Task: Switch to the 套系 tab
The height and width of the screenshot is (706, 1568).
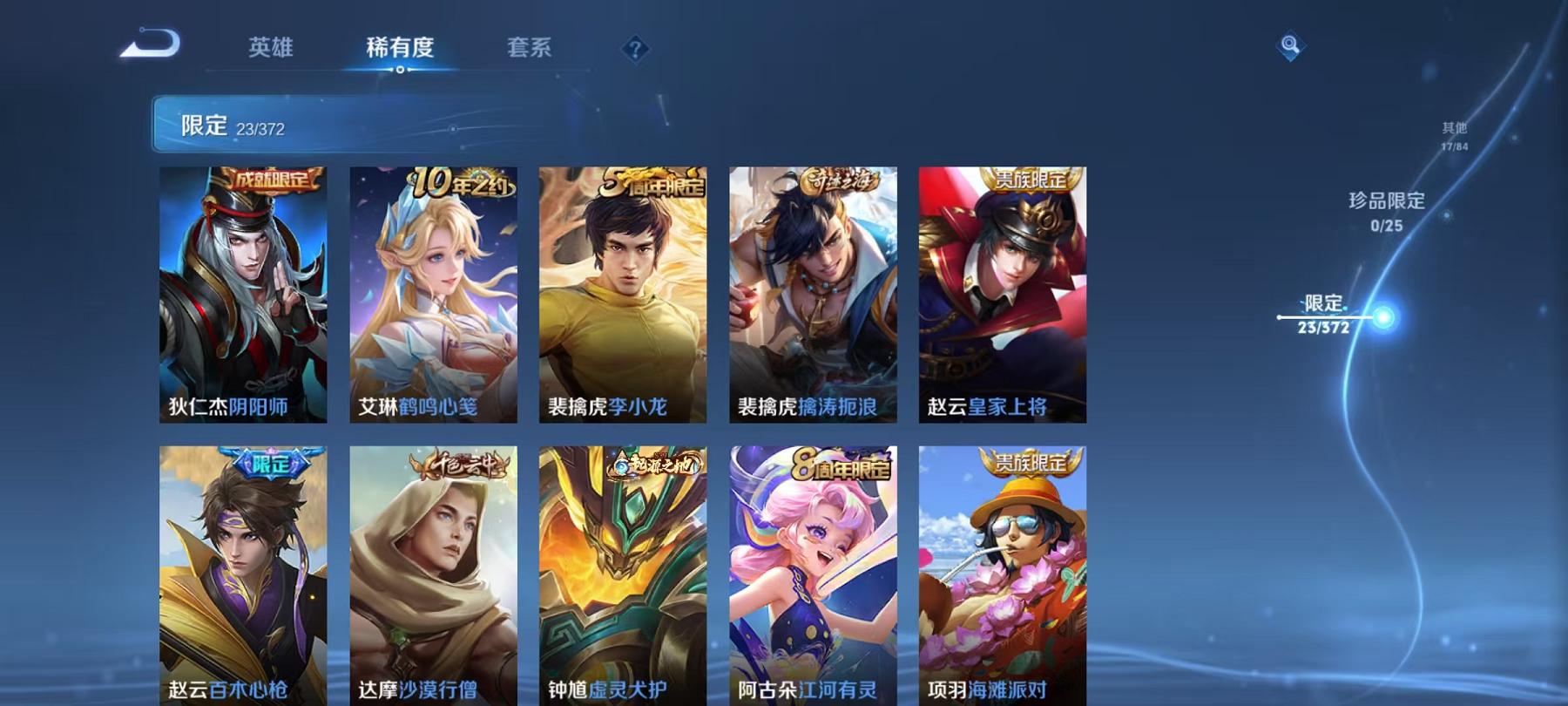Action: [x=531, y=50]
